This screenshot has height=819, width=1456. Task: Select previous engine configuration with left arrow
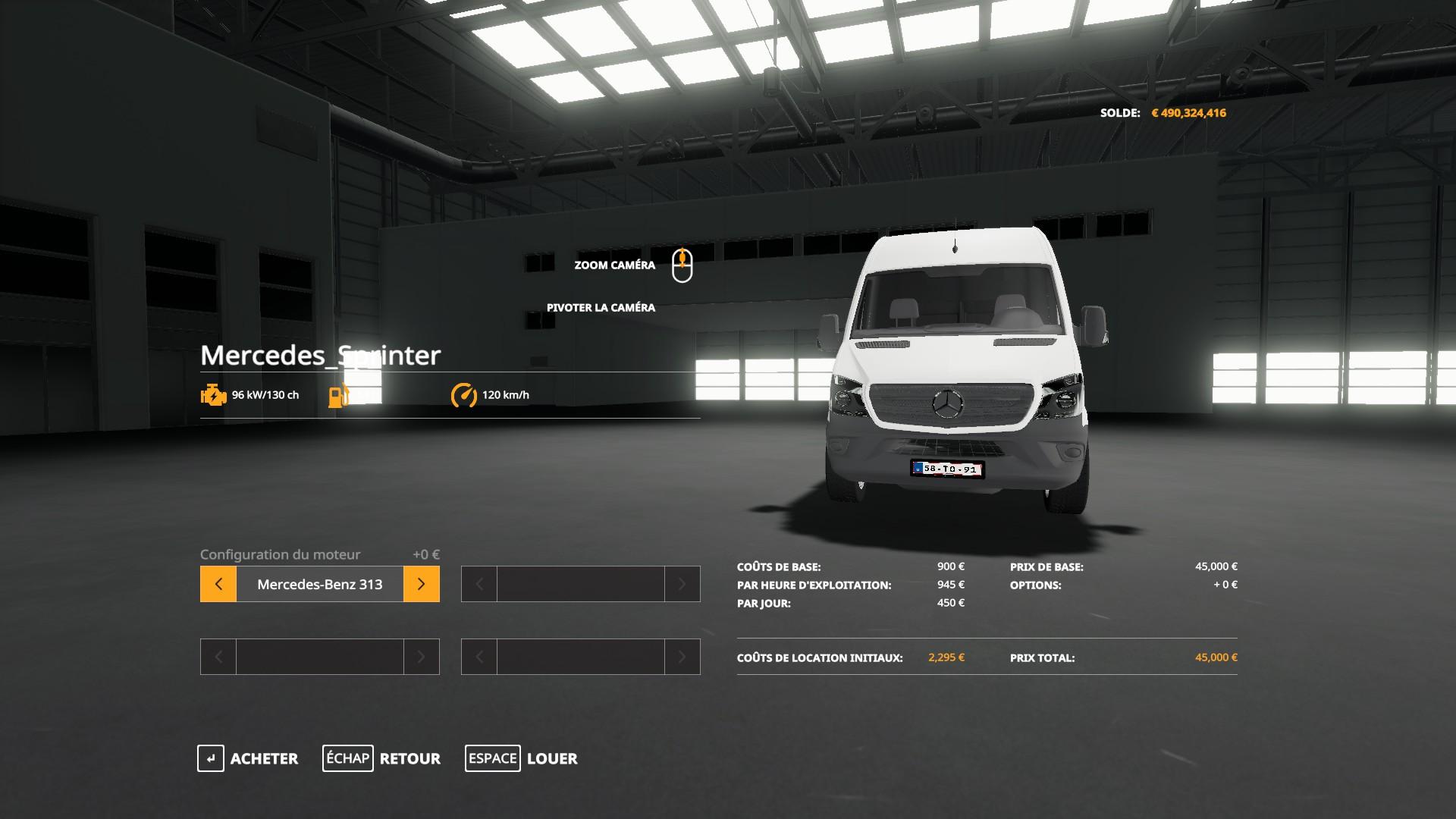point(218,584)
